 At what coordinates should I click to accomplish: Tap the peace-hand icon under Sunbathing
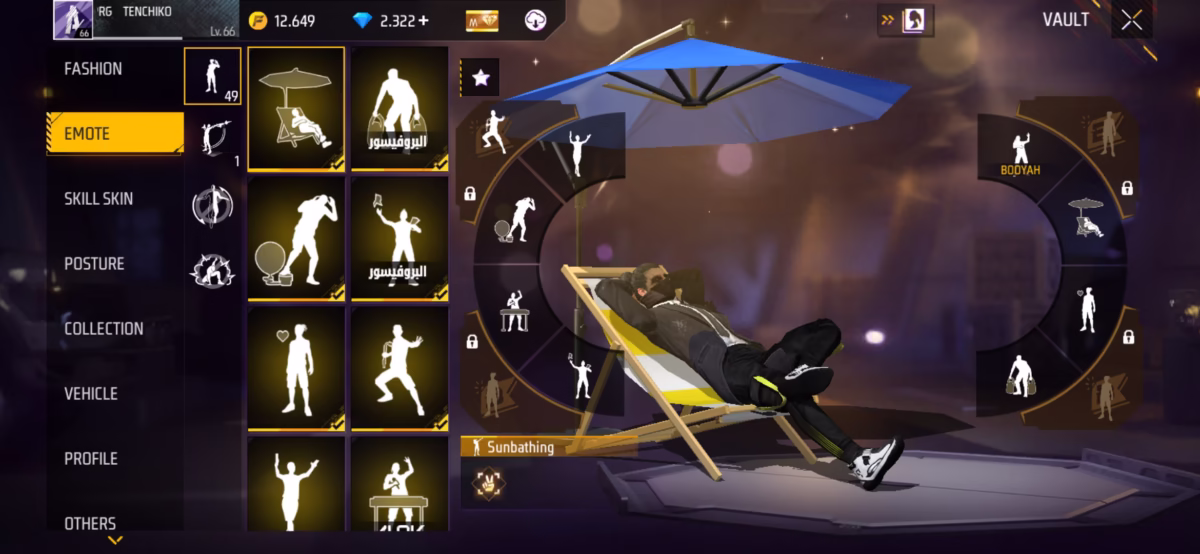click(x=487, y=482)
